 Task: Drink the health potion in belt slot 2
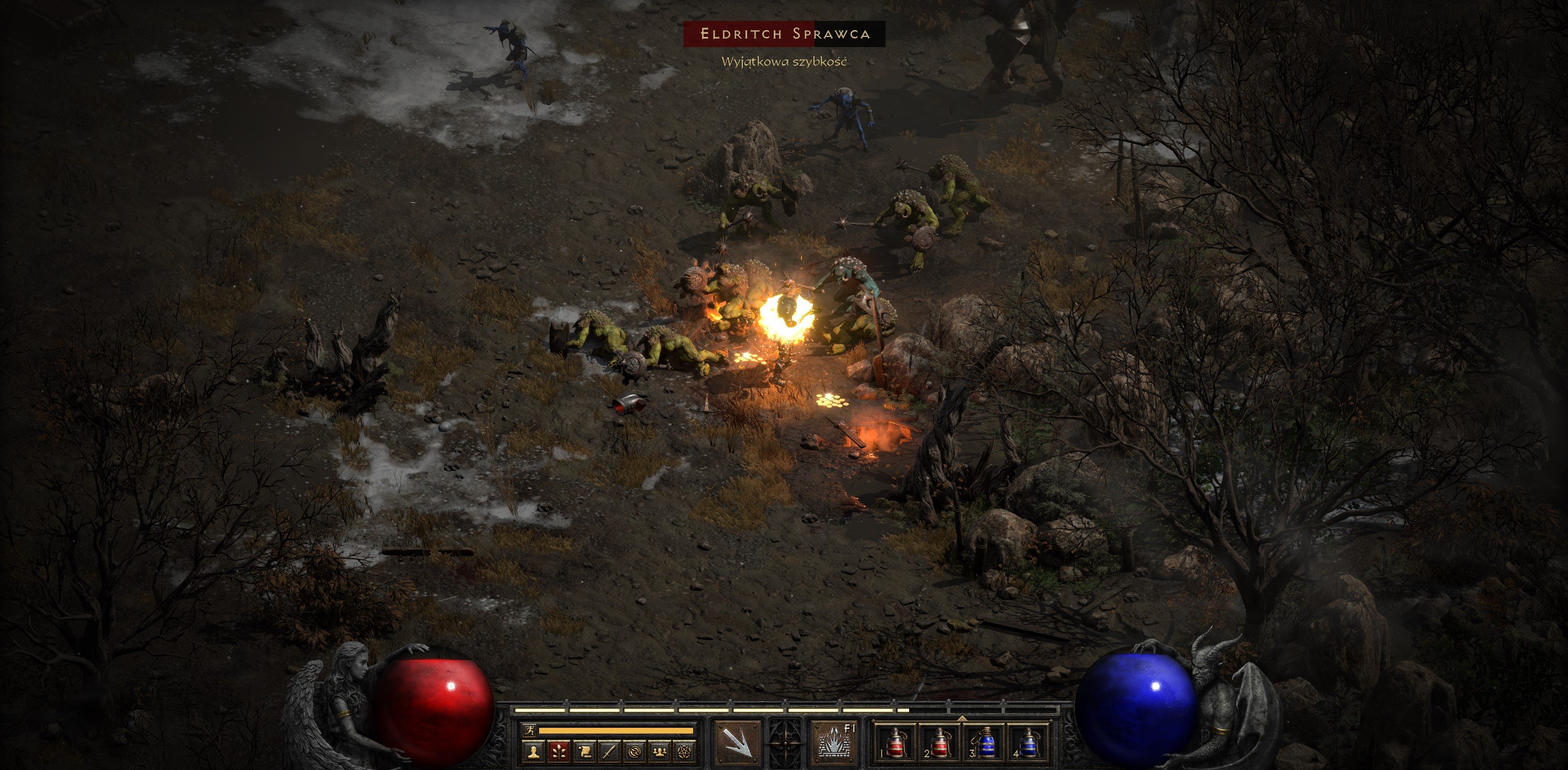941,744
